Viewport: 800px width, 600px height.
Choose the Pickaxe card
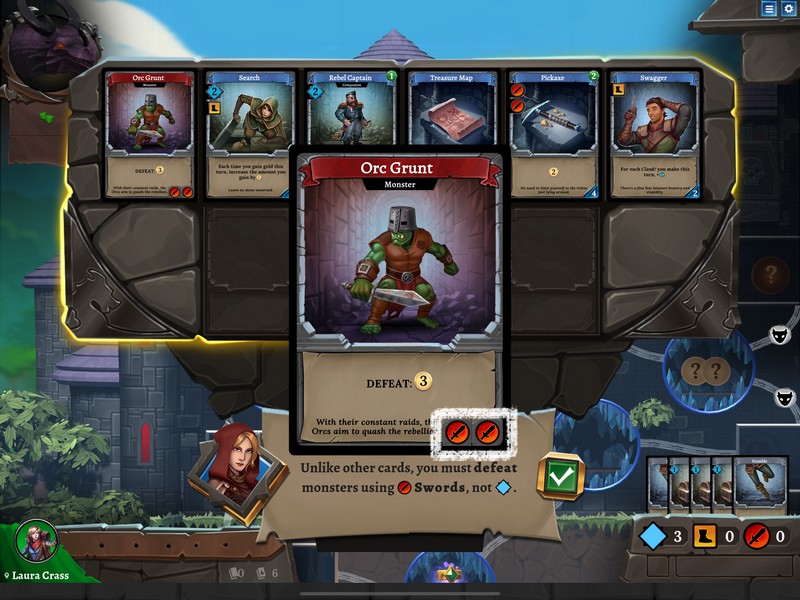coord(553,134)
